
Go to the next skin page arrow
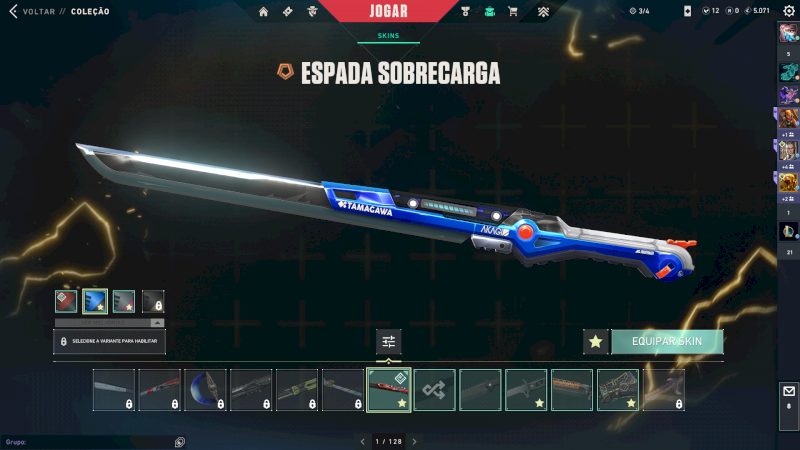(414, 441)
